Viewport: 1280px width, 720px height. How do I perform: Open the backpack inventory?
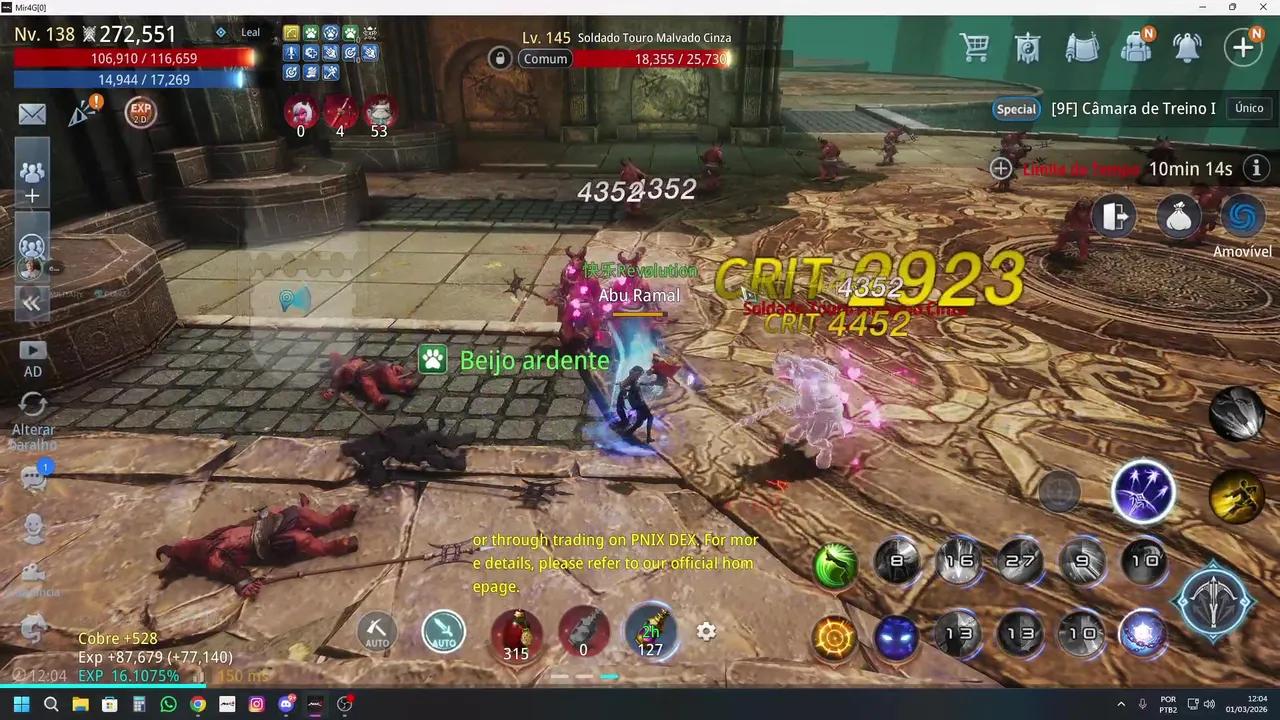pos(1137,47)
